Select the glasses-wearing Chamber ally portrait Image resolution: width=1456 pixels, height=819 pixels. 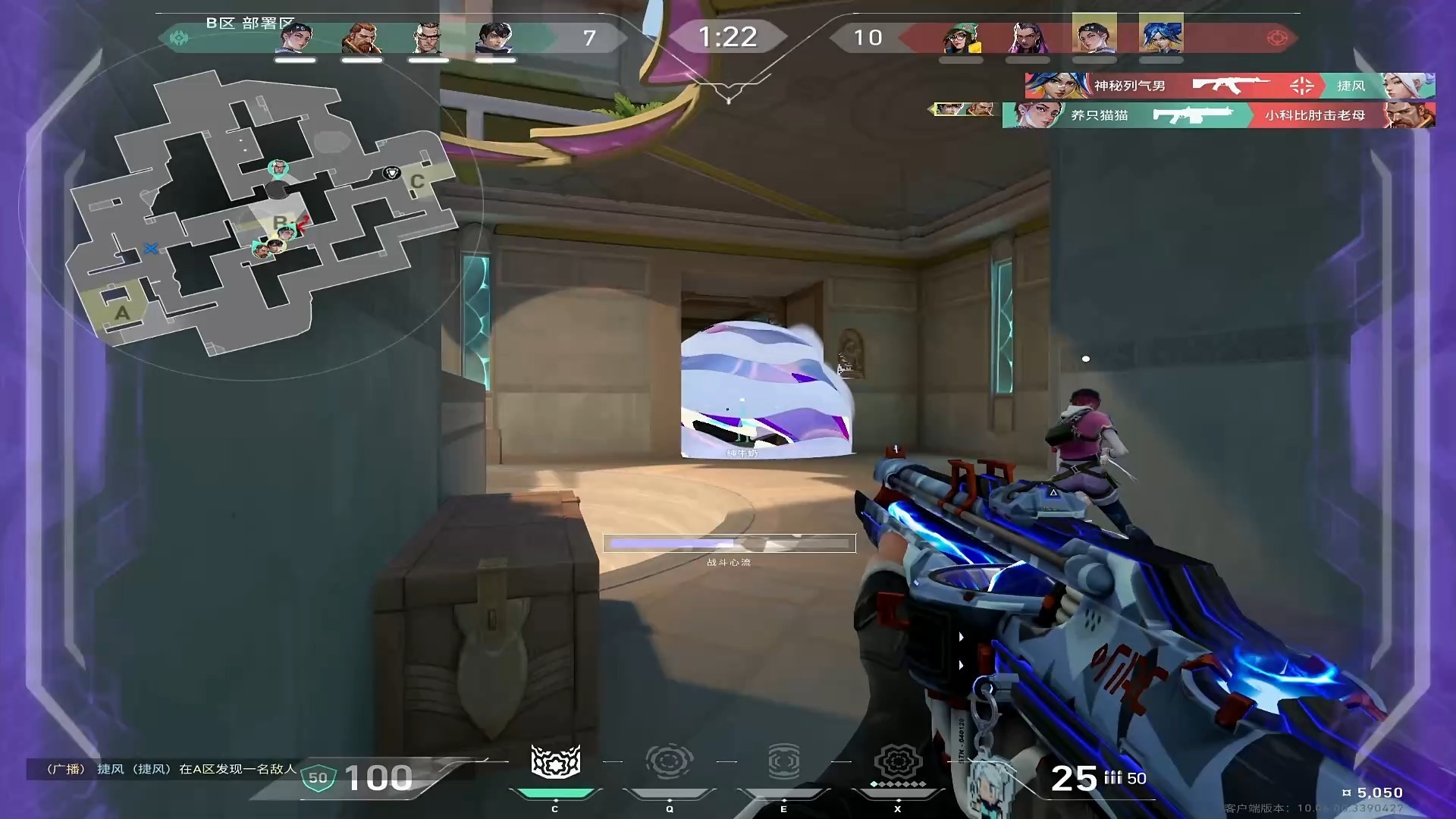click(x=428, y=38)
